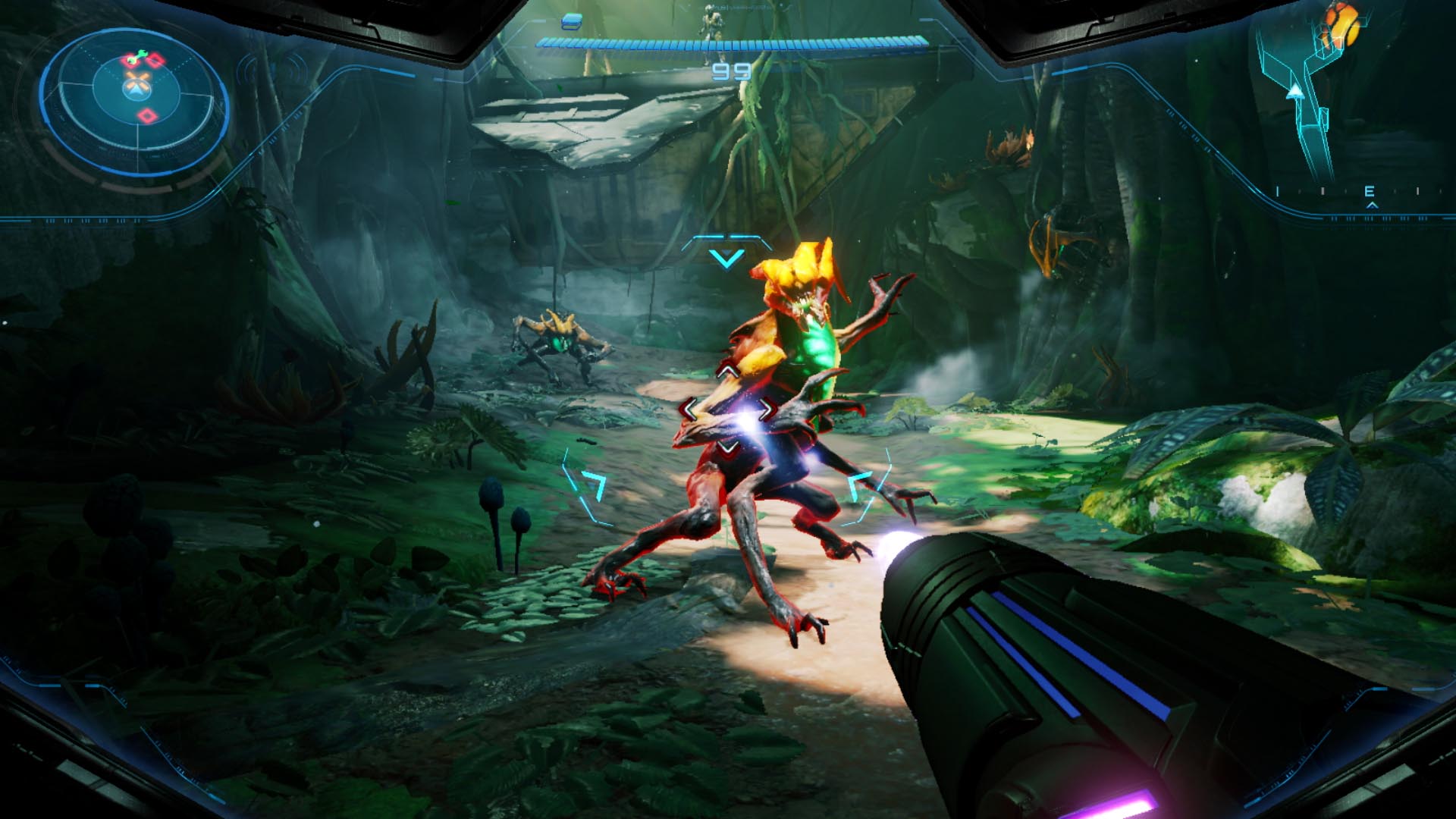Click the tick marks left of the E marker

click(1323, 191)
